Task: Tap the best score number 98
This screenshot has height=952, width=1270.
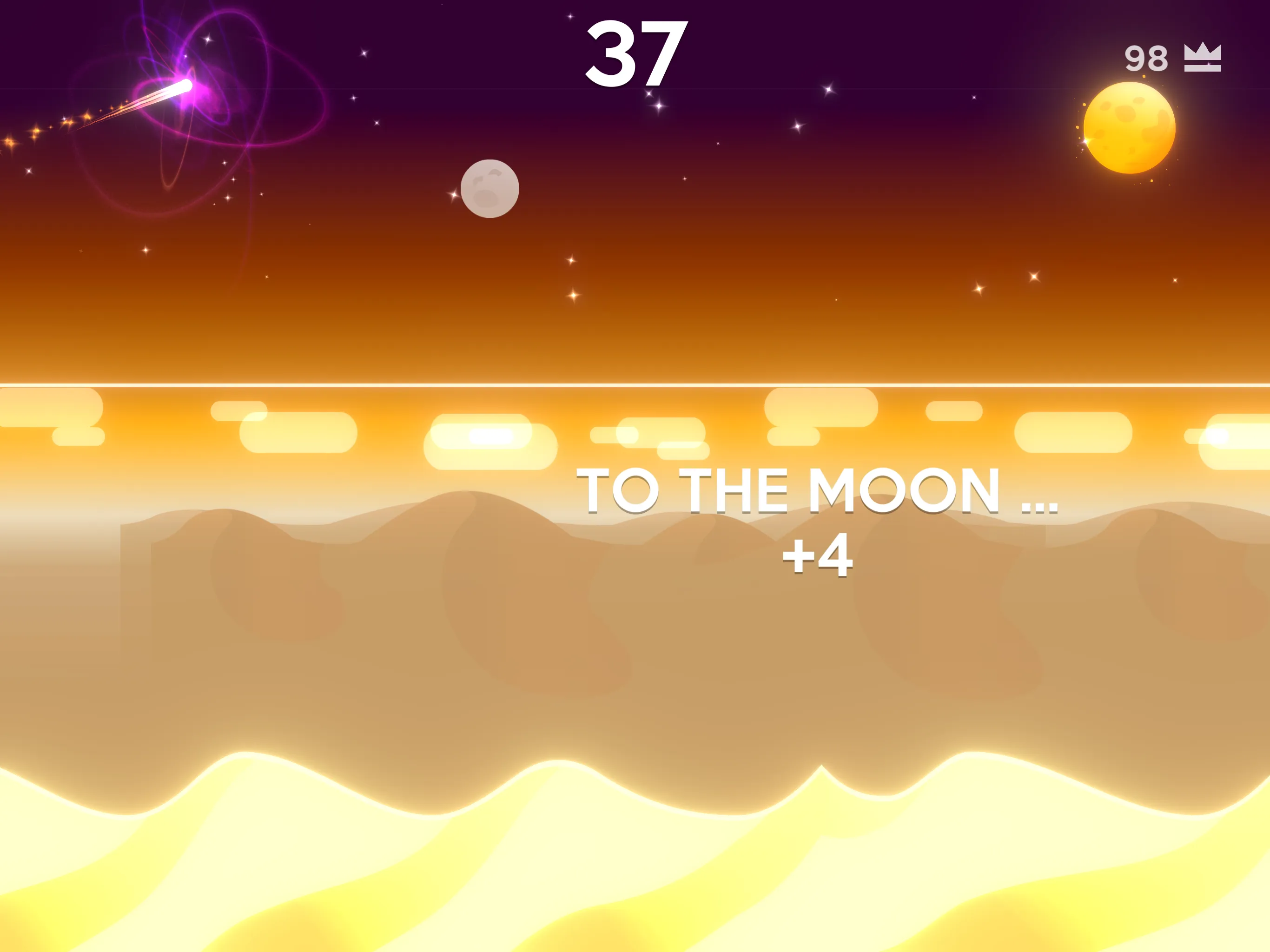Action: [x=1145, y=58]
